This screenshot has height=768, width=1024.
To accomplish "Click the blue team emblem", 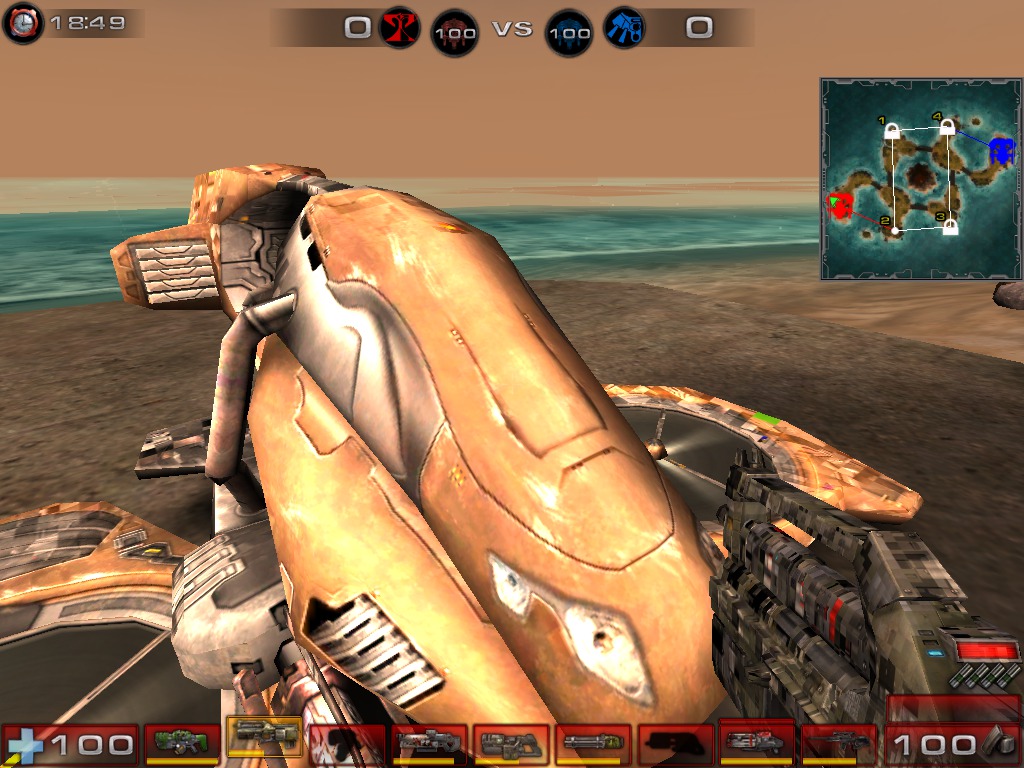I will [626, 28].
